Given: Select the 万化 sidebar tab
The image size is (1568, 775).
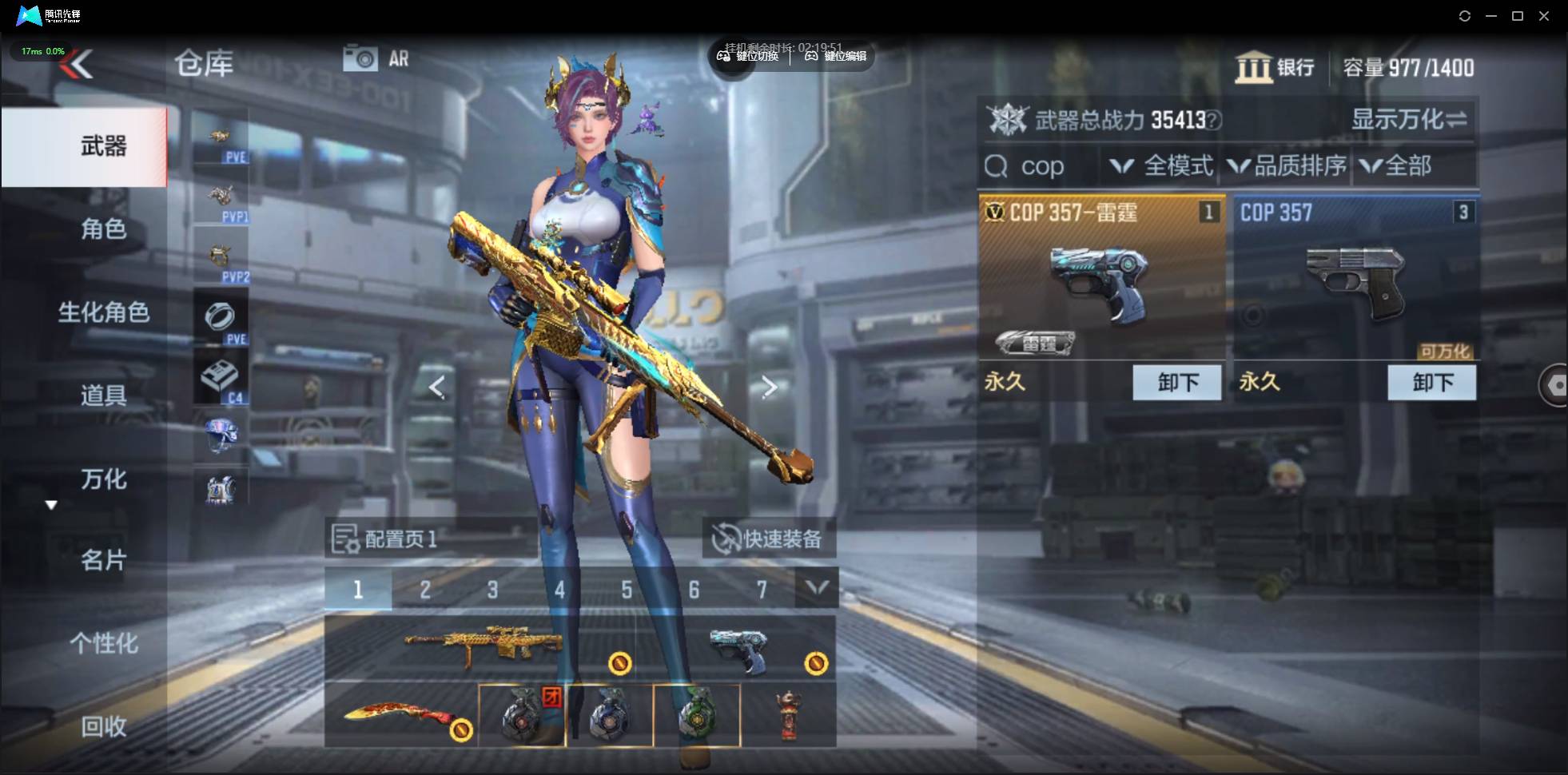Looking at the screenshot, I should (103, 479).
